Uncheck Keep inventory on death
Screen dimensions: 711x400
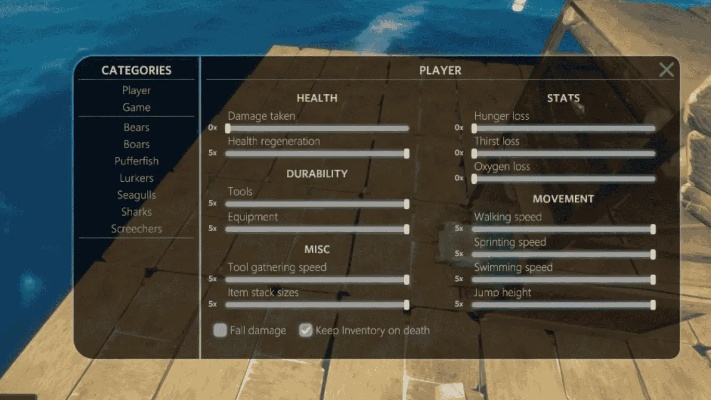(x=306, y=330)
